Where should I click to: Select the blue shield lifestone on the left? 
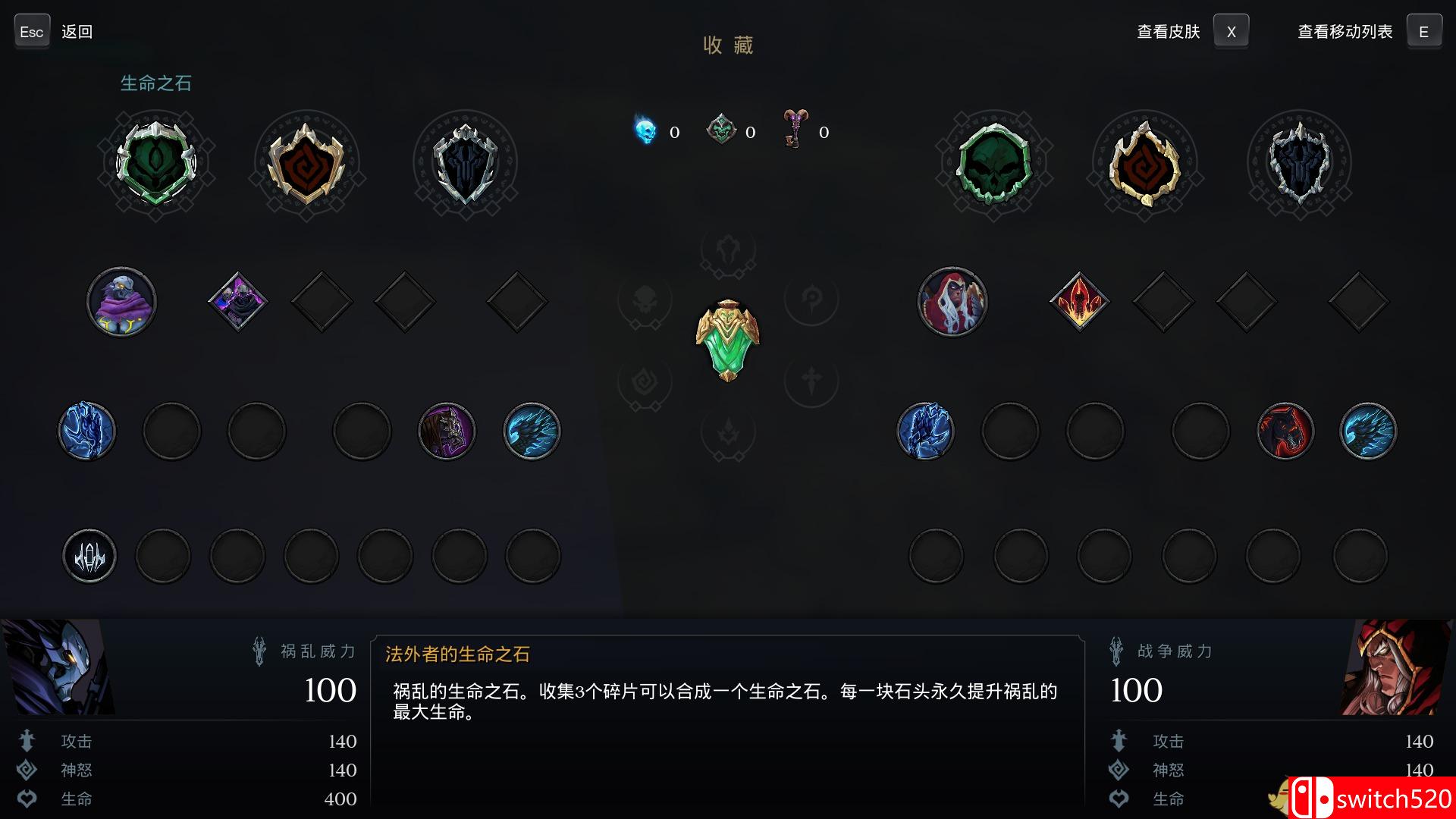pos(465,162)
